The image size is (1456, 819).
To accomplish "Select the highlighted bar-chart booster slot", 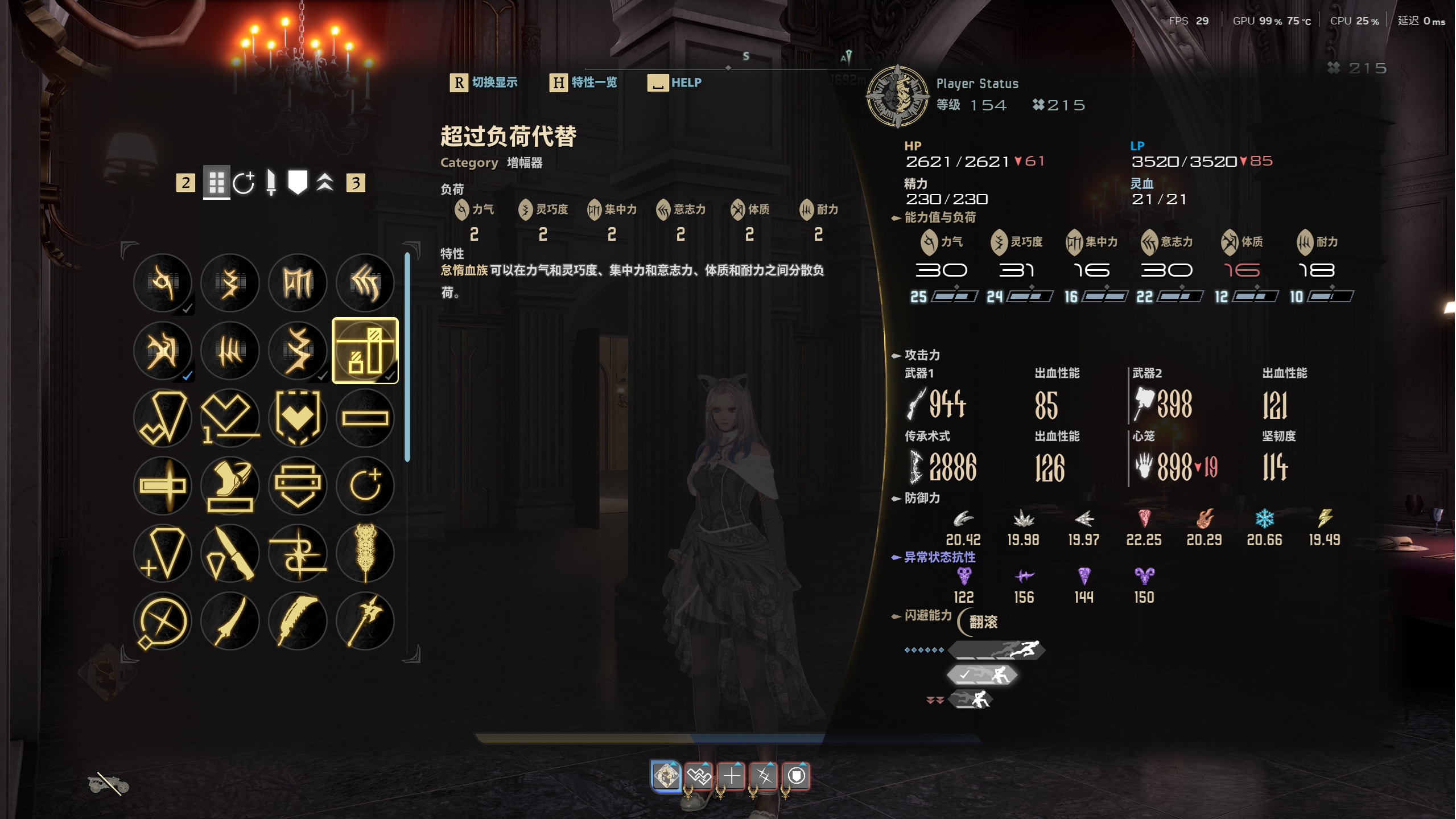I will point(365,351).
